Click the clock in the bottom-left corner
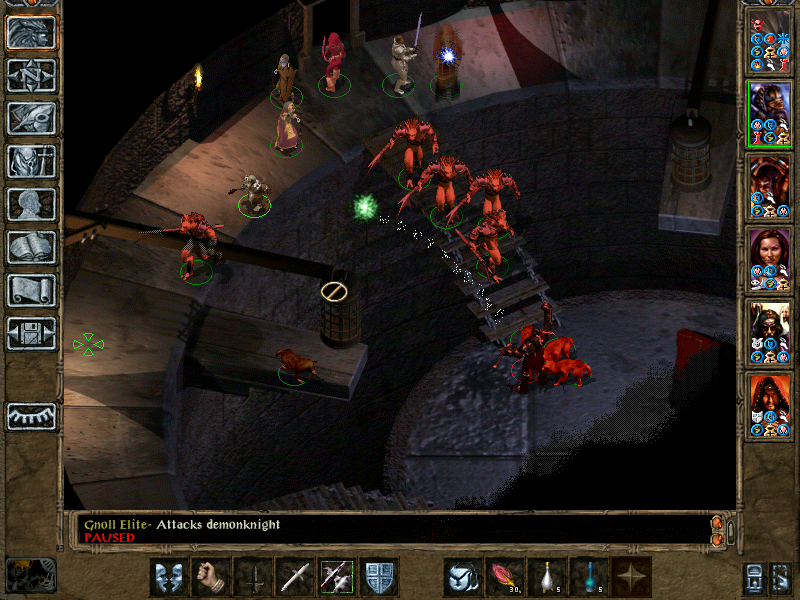This screenshot has width=800, height=600. click(30, 574)
